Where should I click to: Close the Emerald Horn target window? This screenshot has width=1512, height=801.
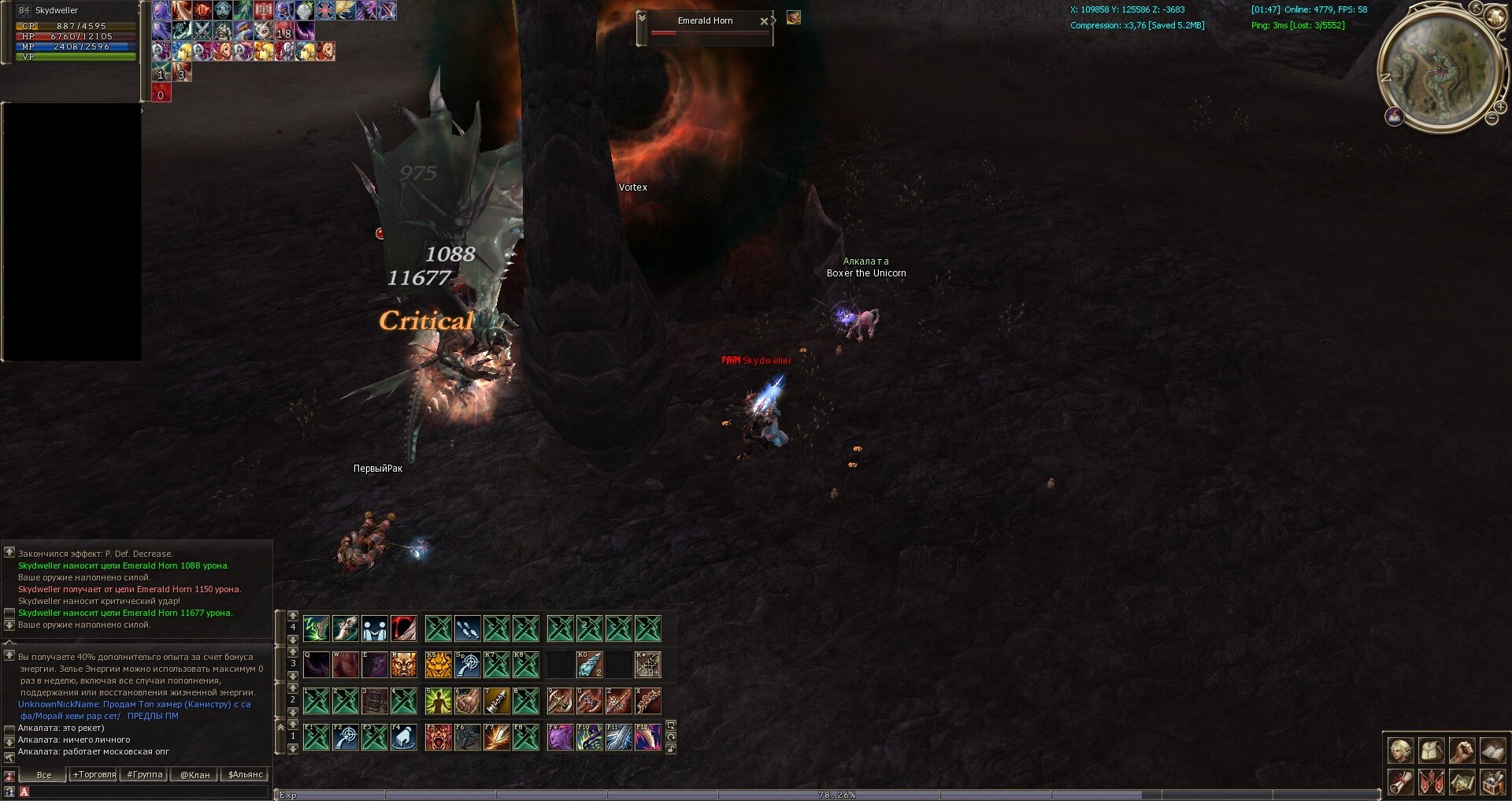click(x=763, y=21)
